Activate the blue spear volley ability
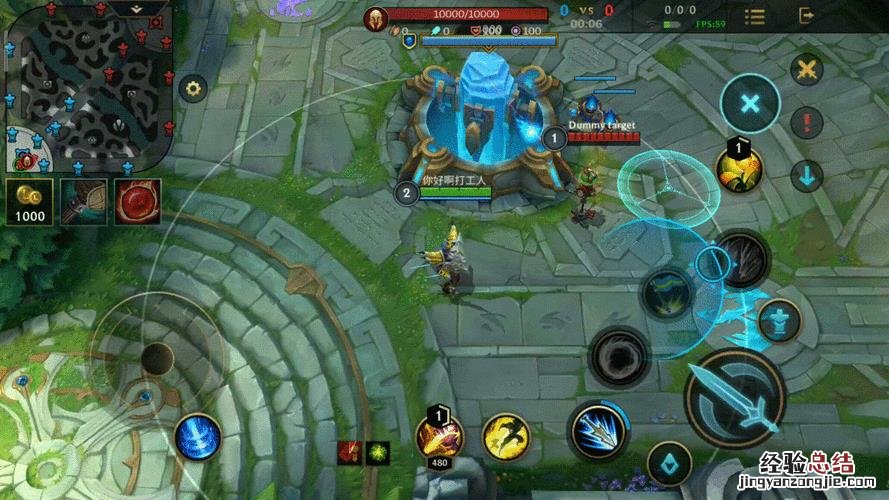 point(599,431)
